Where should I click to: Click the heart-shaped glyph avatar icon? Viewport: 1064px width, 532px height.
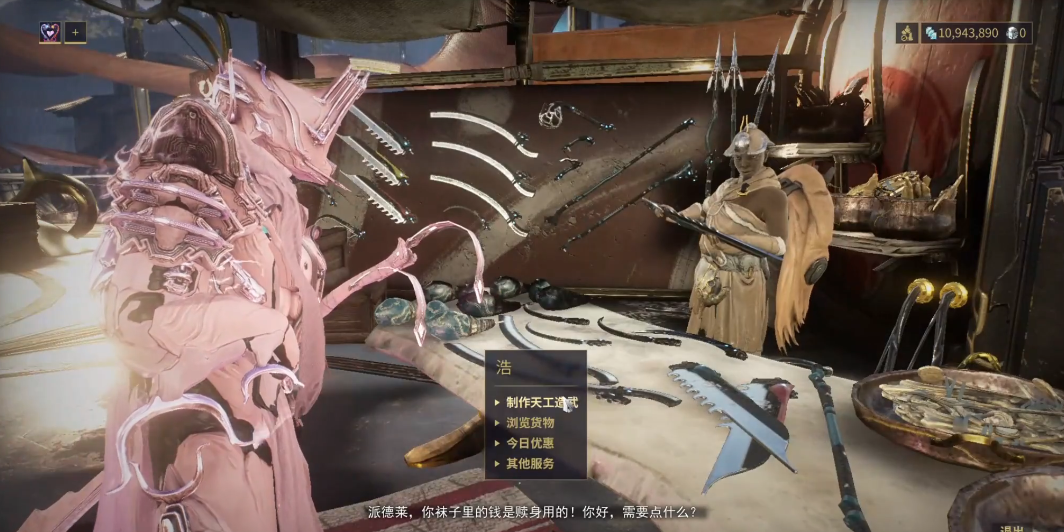coord(49,32)
